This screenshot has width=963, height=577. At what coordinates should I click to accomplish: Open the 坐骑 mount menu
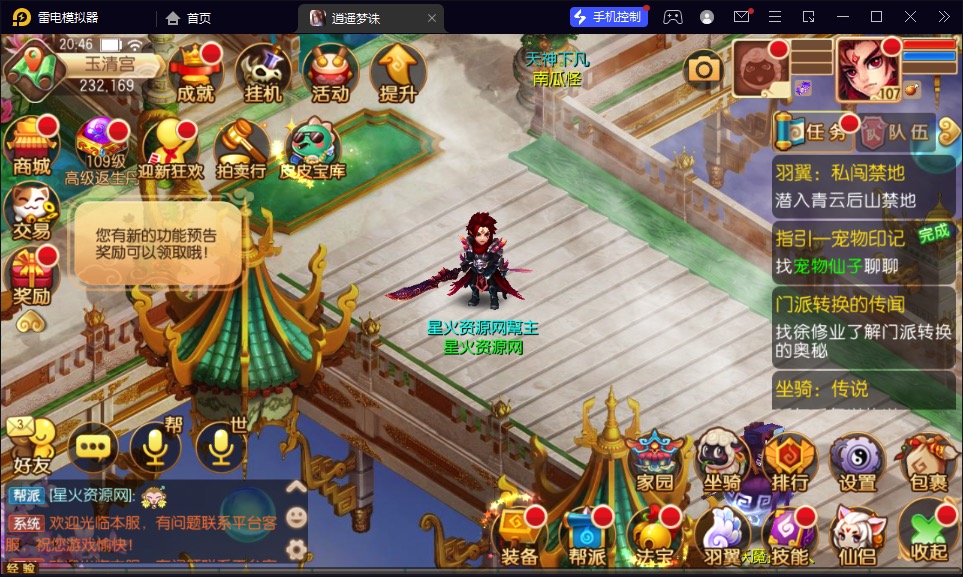click(722, 463)
